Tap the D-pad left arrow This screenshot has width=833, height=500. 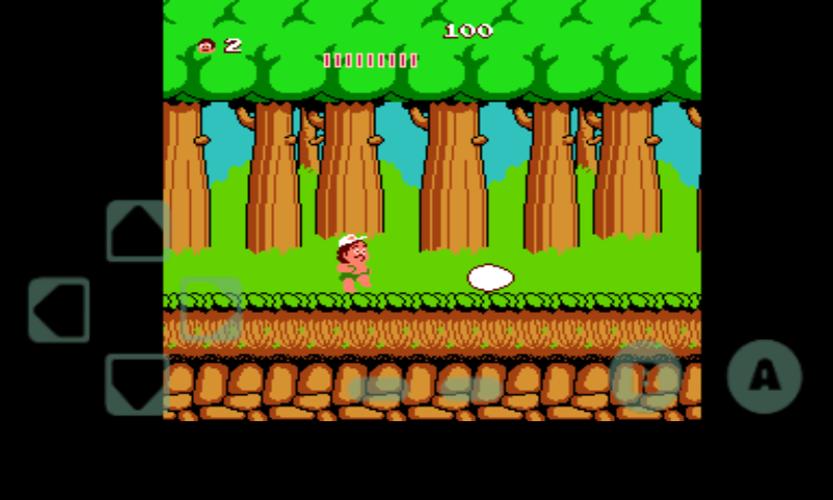(x=59, y=310)
